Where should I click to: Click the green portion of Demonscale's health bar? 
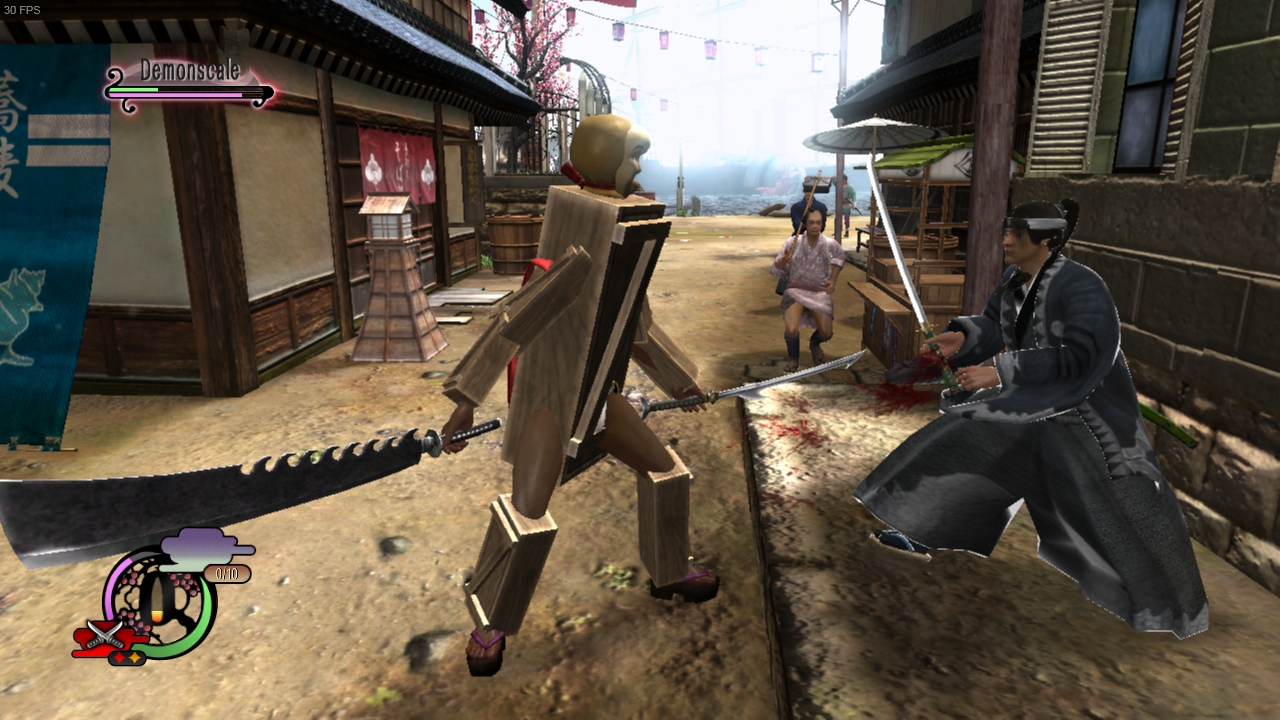tap(133, 90)
